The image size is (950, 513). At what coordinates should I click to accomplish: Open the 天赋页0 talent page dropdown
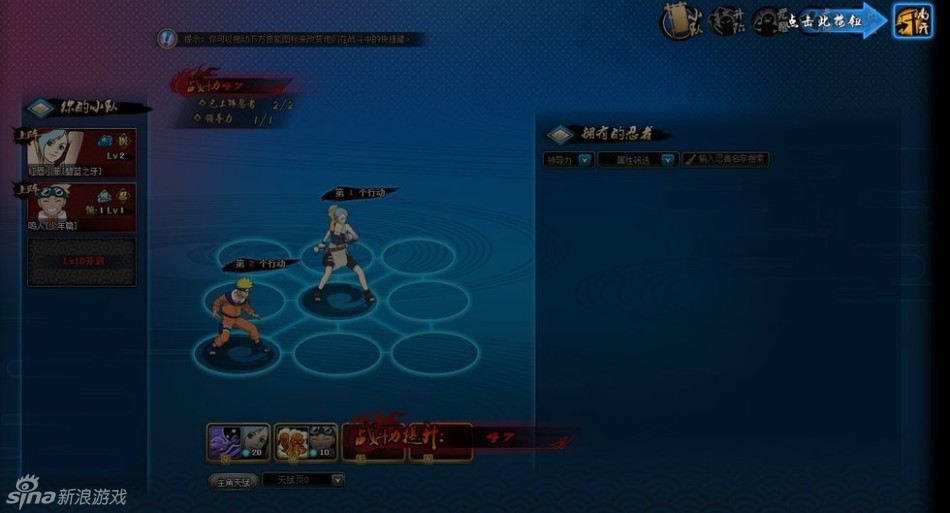[304, 481]
